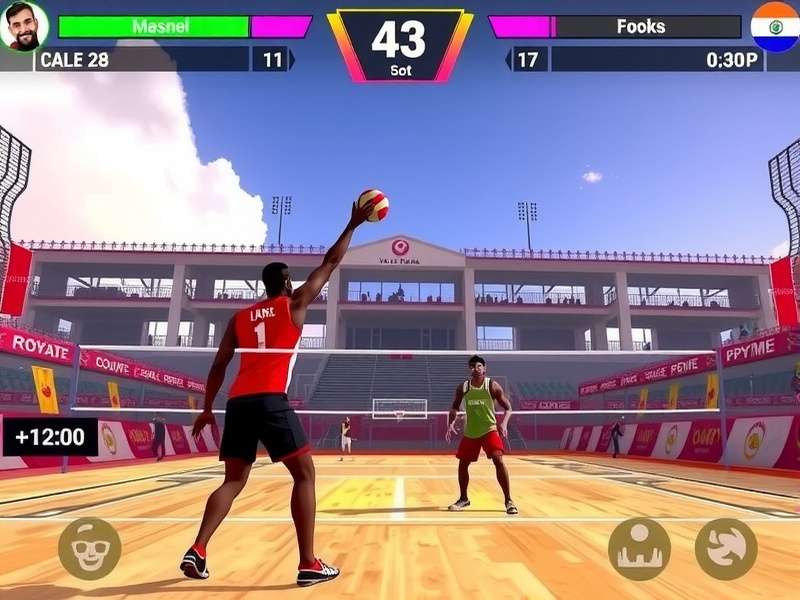800x600 pixels.
Task: Activate the crown-shaped action button
Action: tap(639, 548)
